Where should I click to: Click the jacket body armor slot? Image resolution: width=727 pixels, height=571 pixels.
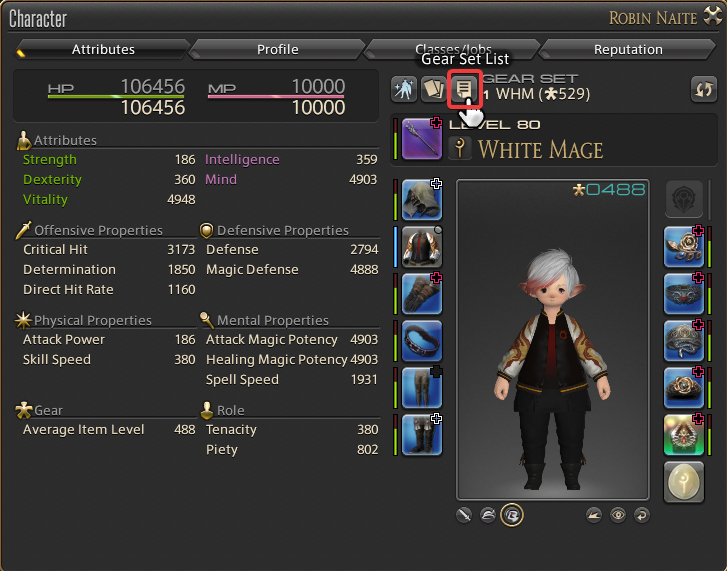(422, 247)
